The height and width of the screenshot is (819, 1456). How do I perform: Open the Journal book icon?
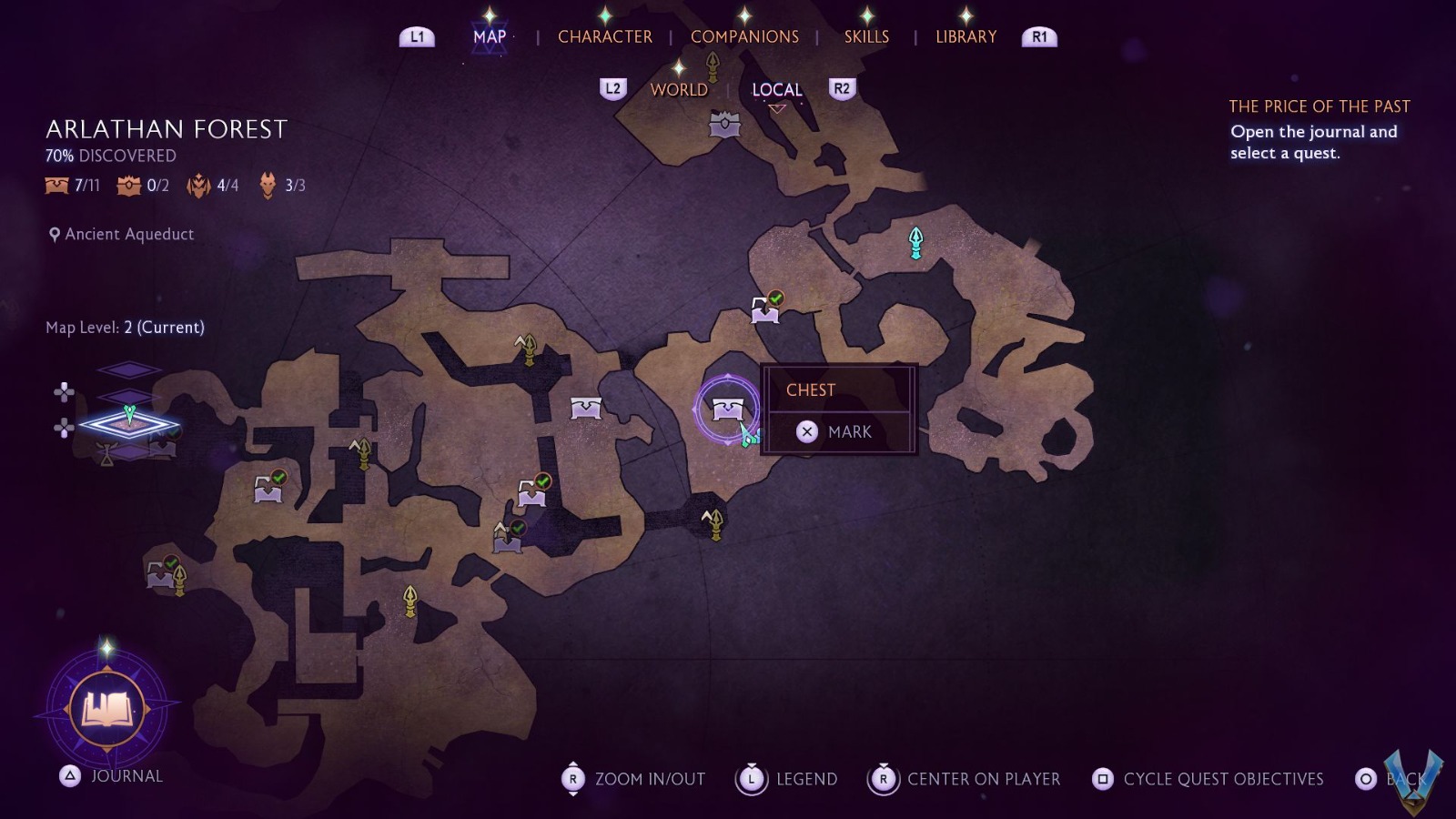click(107, 708)
